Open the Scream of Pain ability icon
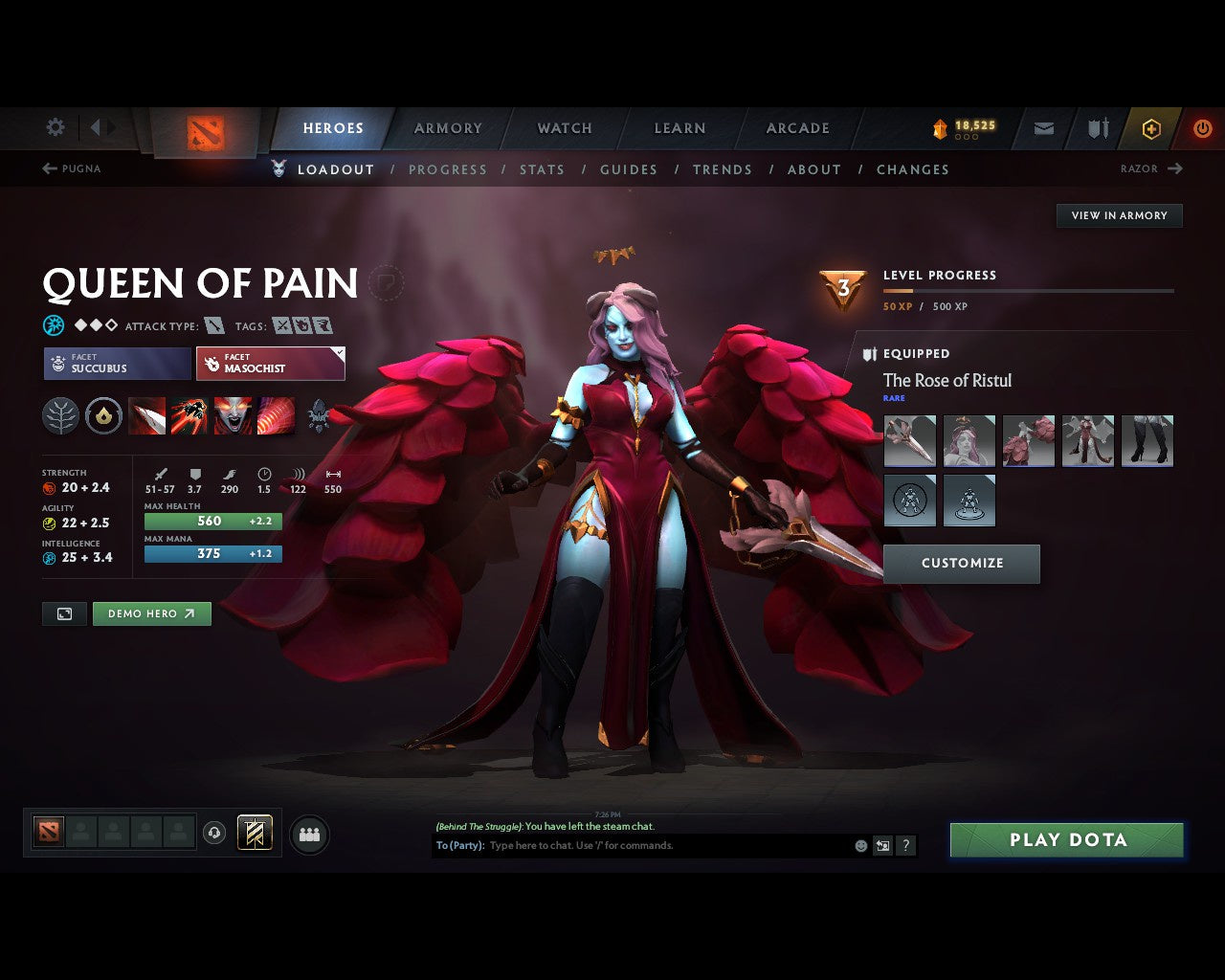 tap(233, 415)
